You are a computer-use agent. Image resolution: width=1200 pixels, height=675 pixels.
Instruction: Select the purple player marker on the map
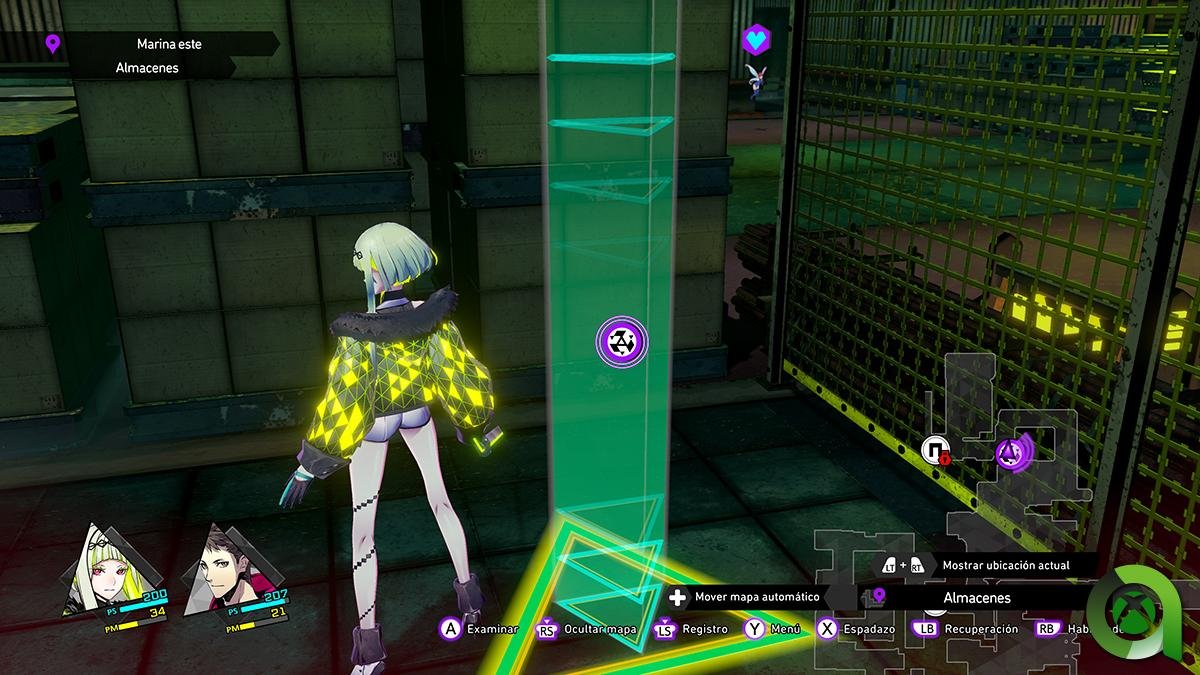point(1012,453)
